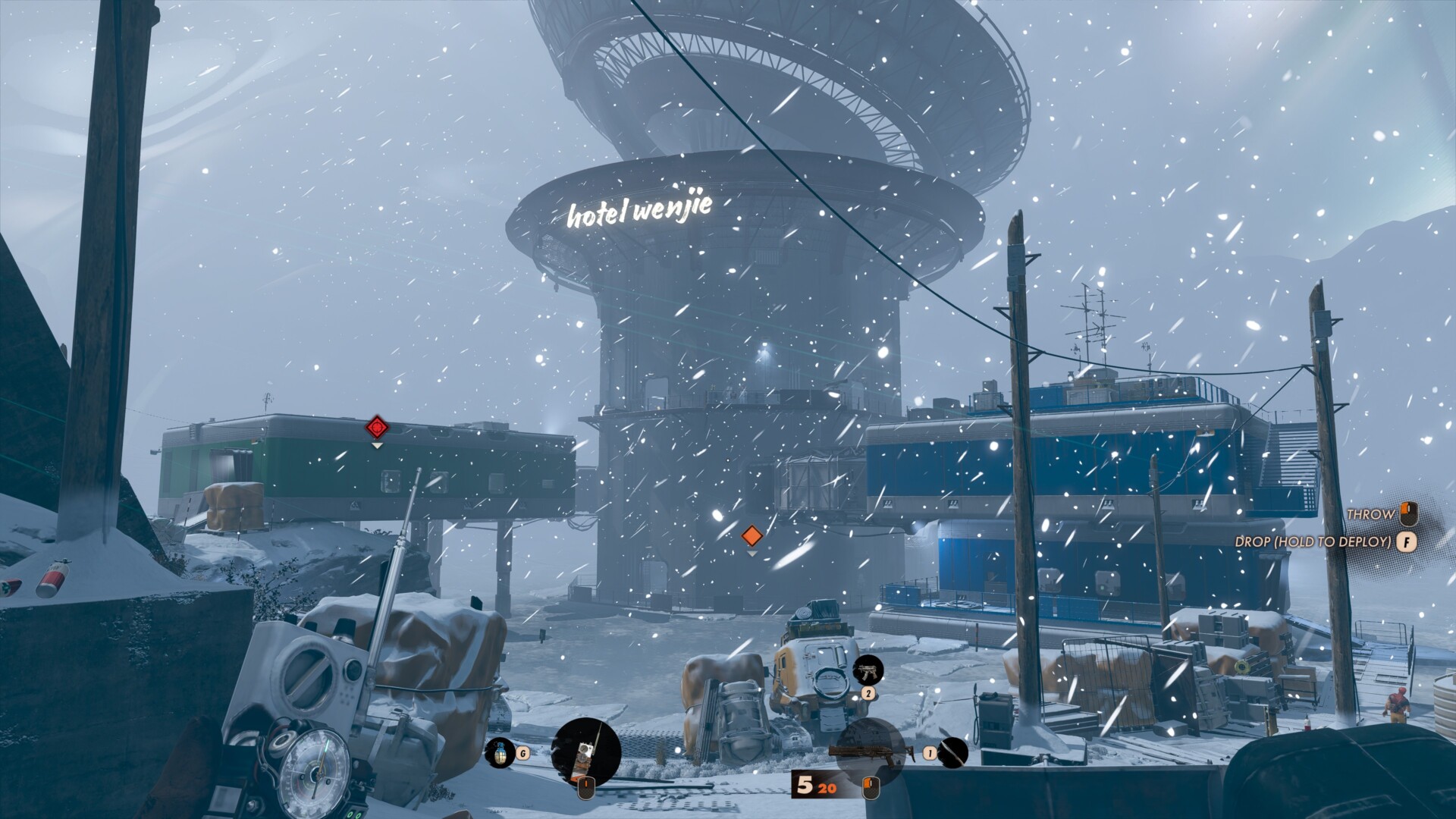The width and height of the screenshot is (1456, 819).
Task: Switch to the submachine gun slot
Action: [x=868, y=671]
